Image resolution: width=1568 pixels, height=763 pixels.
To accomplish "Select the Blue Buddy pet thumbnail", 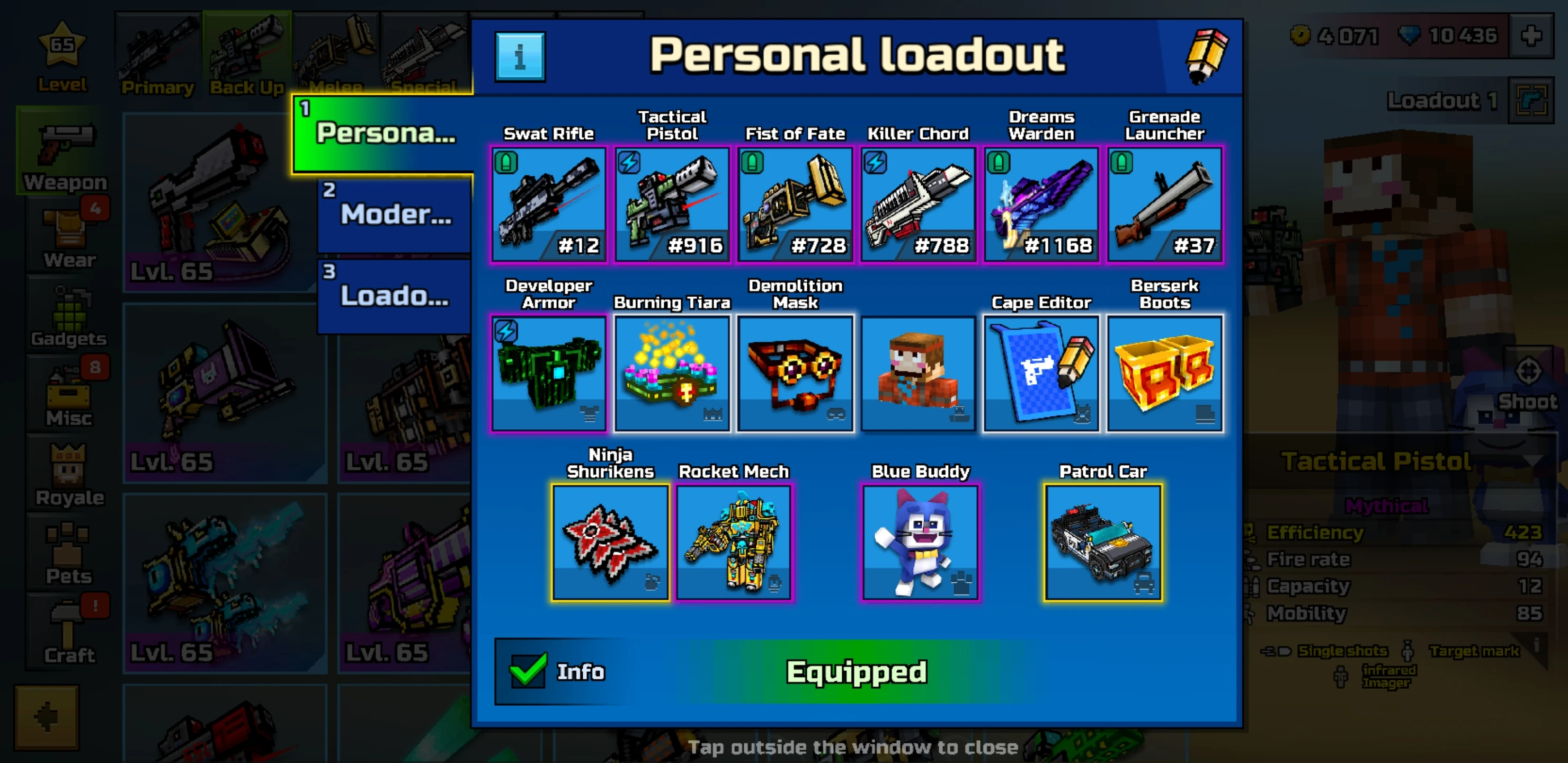I will (919, 541).
